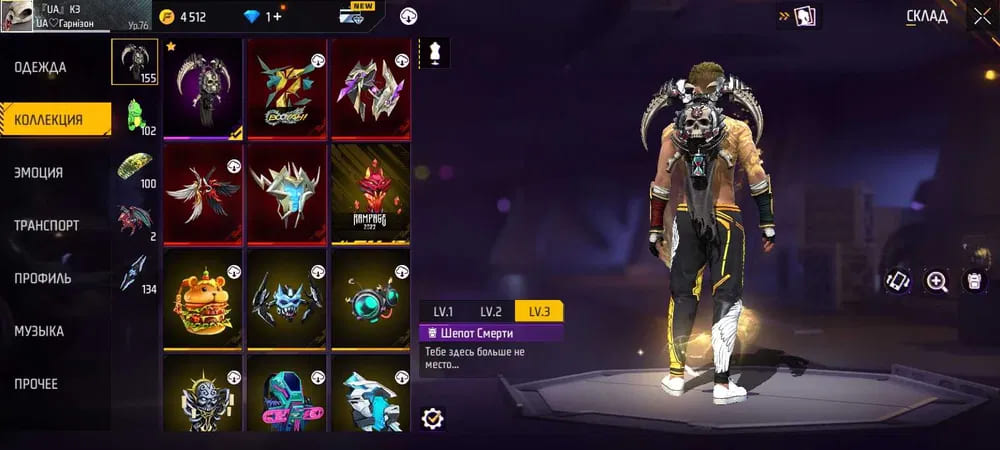
Task: Select the hamburger bear backpack
Action: 203,300
